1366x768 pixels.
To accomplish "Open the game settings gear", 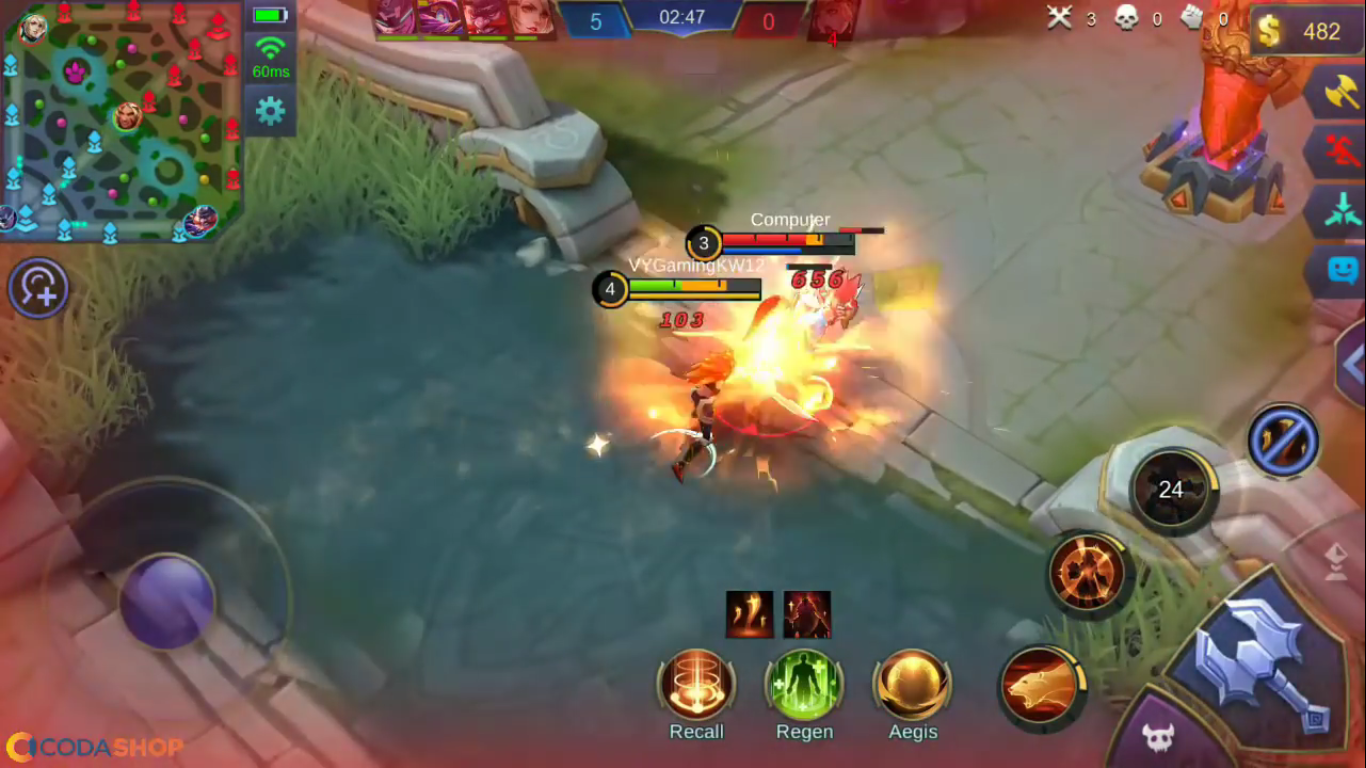I will pyautogui.click(x=269, y=112).
